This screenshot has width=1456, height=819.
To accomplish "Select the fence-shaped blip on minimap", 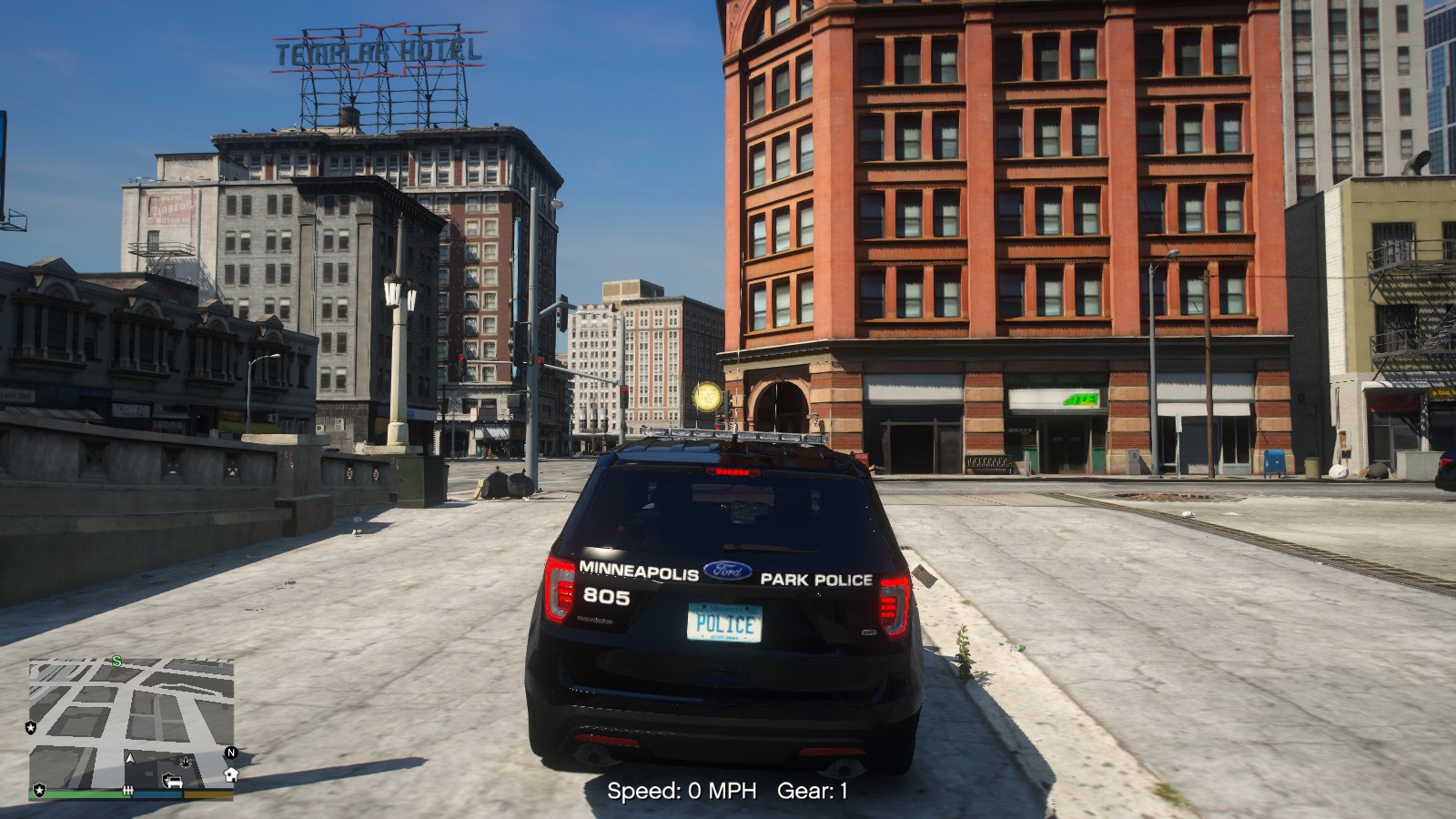I will click(128, 791).
